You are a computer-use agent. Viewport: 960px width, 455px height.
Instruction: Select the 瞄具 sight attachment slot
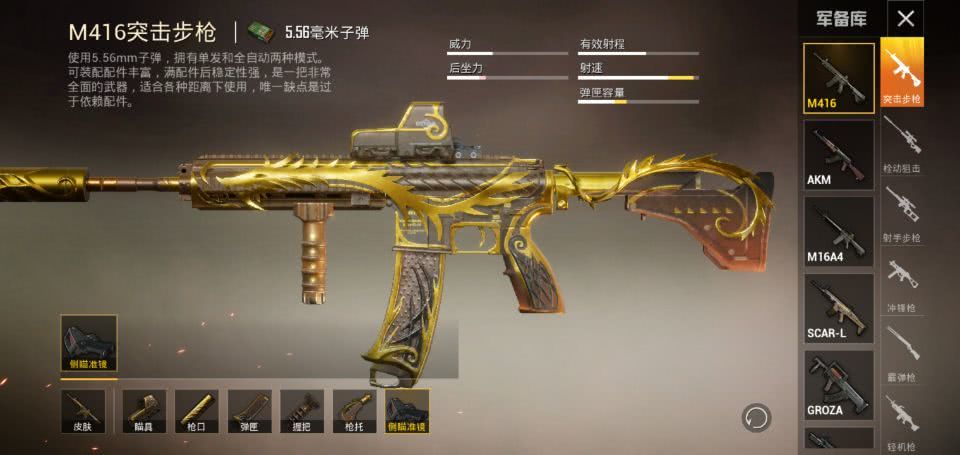coord(143,412)
